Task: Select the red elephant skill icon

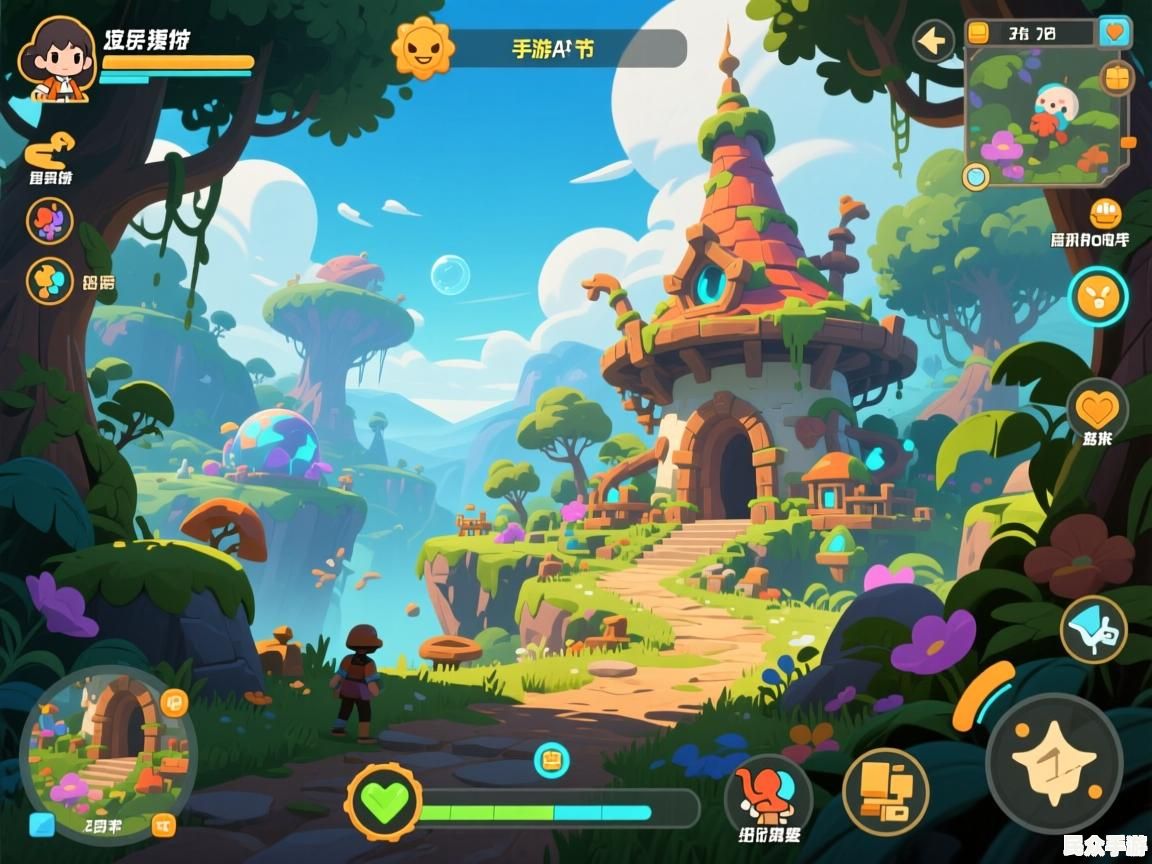Action: click(767, 793)
